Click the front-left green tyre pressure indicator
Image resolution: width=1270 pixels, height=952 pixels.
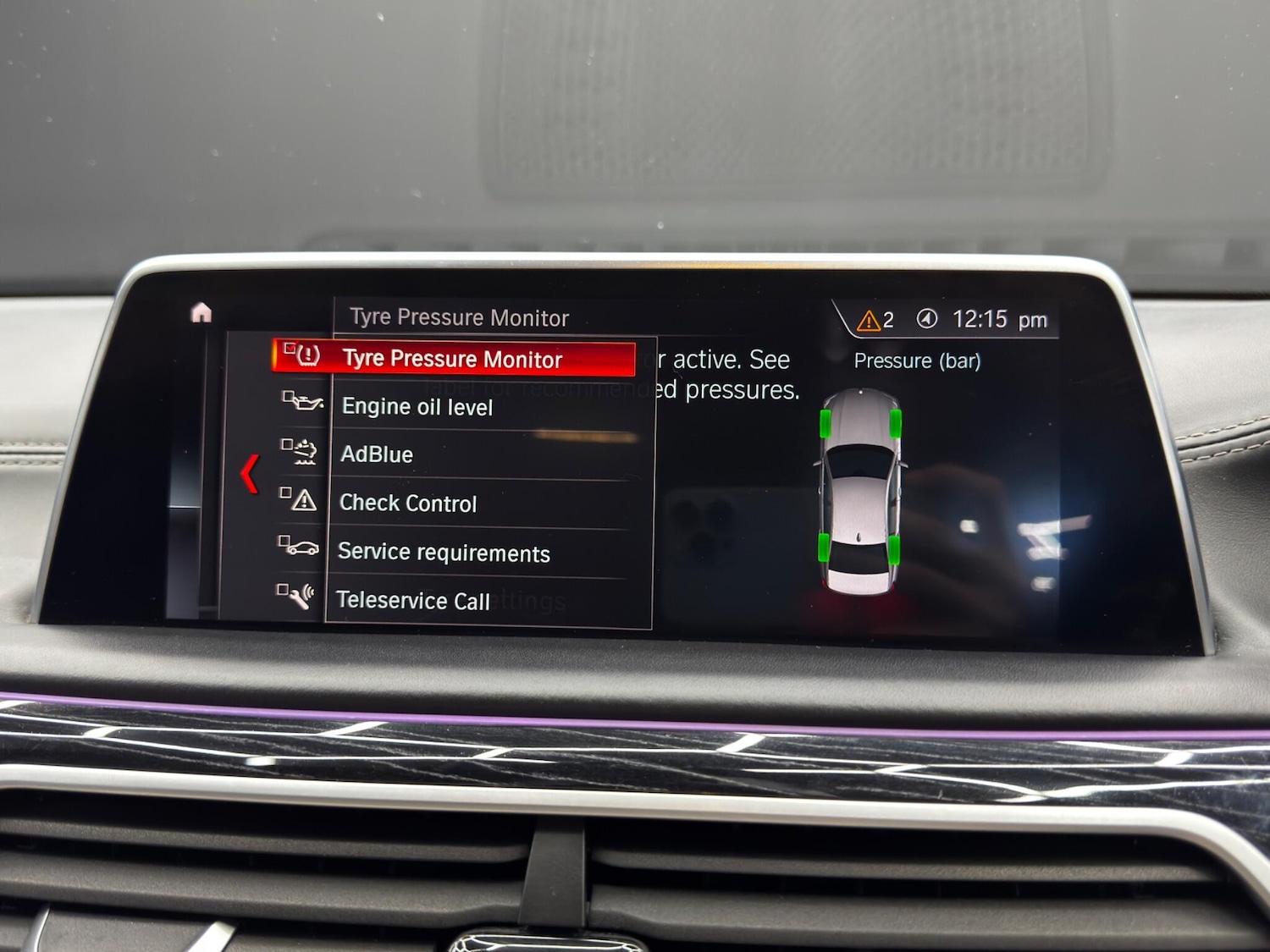(824, 421)
